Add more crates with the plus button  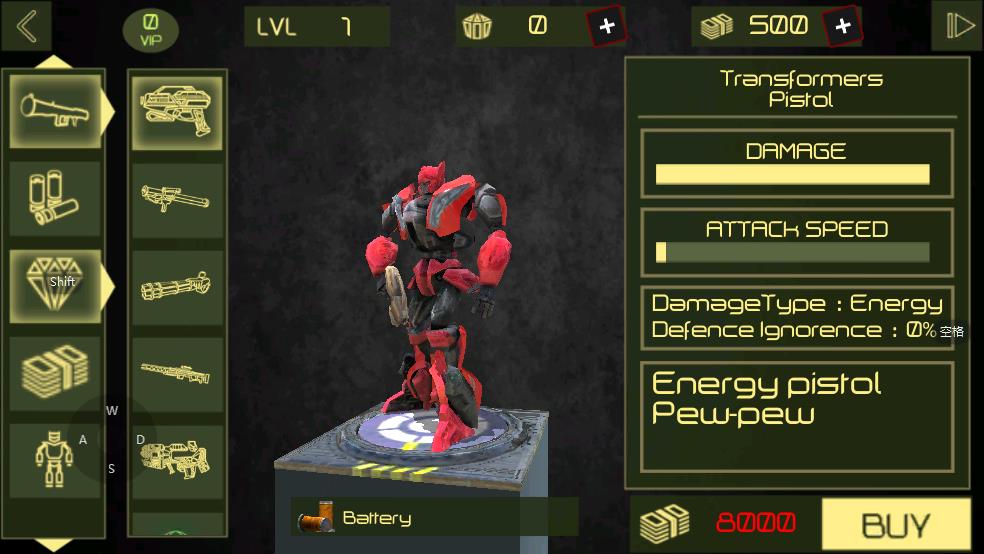pyautogui.click(x=607, y=27)
